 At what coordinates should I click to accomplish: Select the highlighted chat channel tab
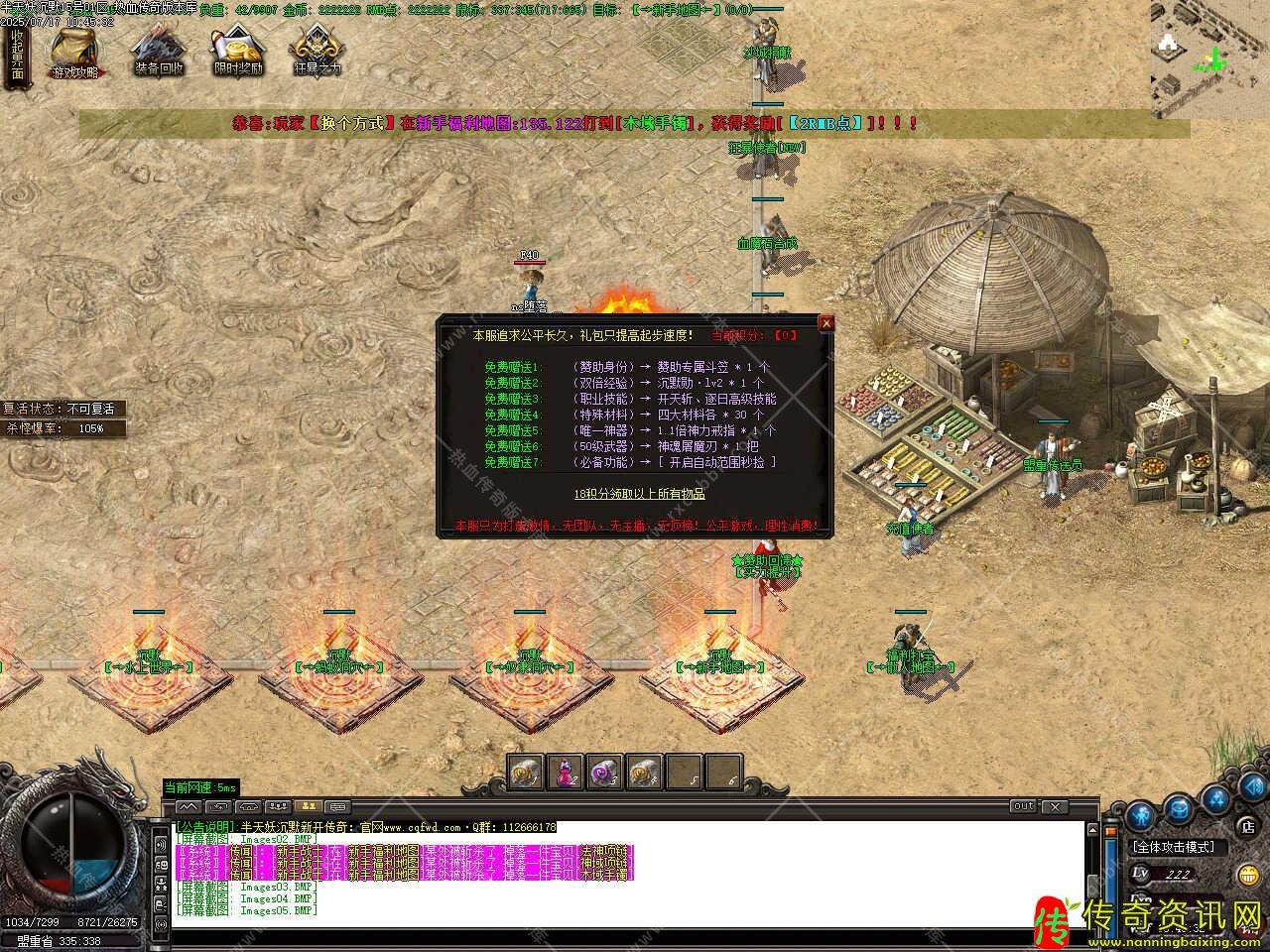308,806
